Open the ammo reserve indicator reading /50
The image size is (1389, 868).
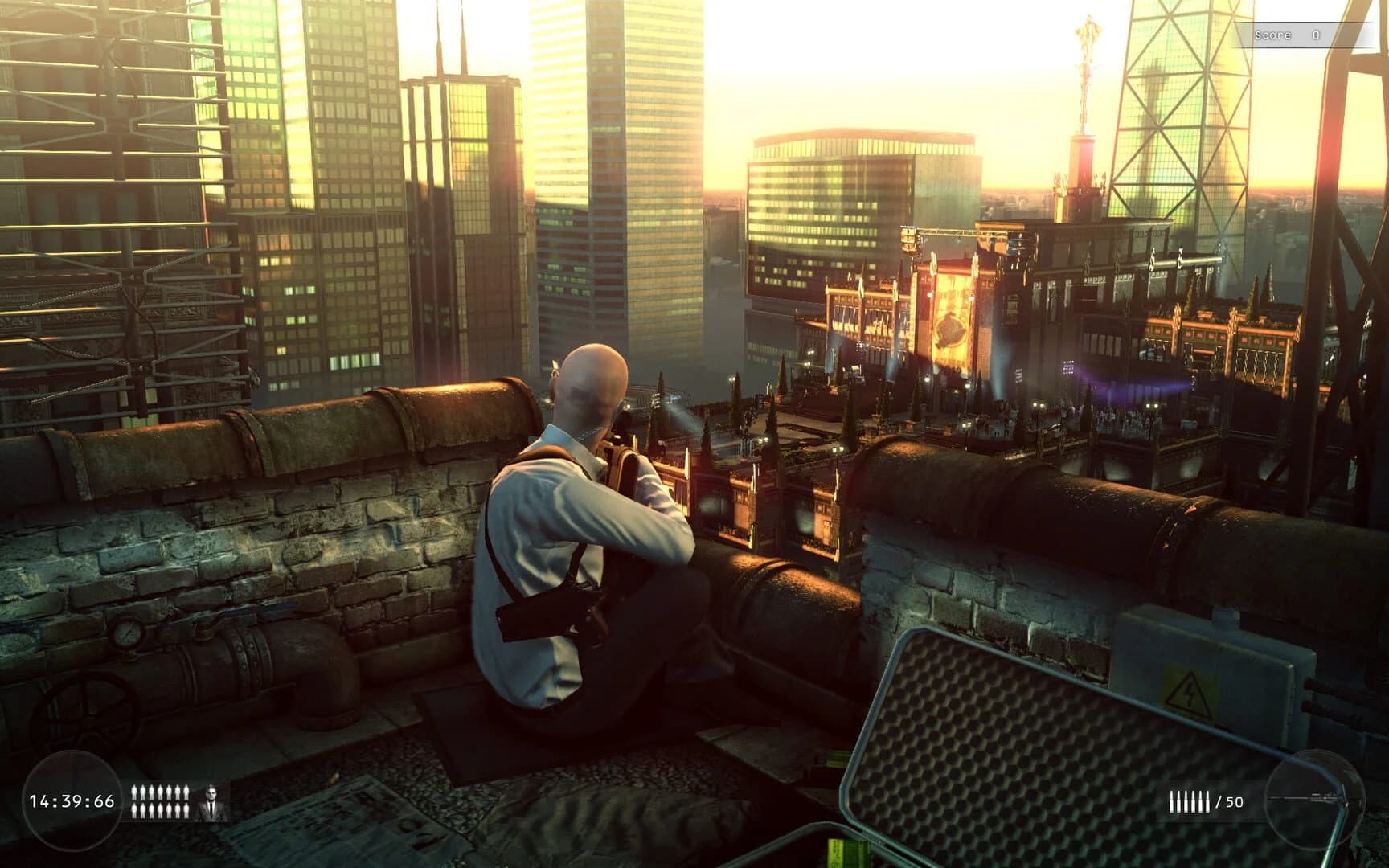pyautogui.click(x=1231, y=801)
